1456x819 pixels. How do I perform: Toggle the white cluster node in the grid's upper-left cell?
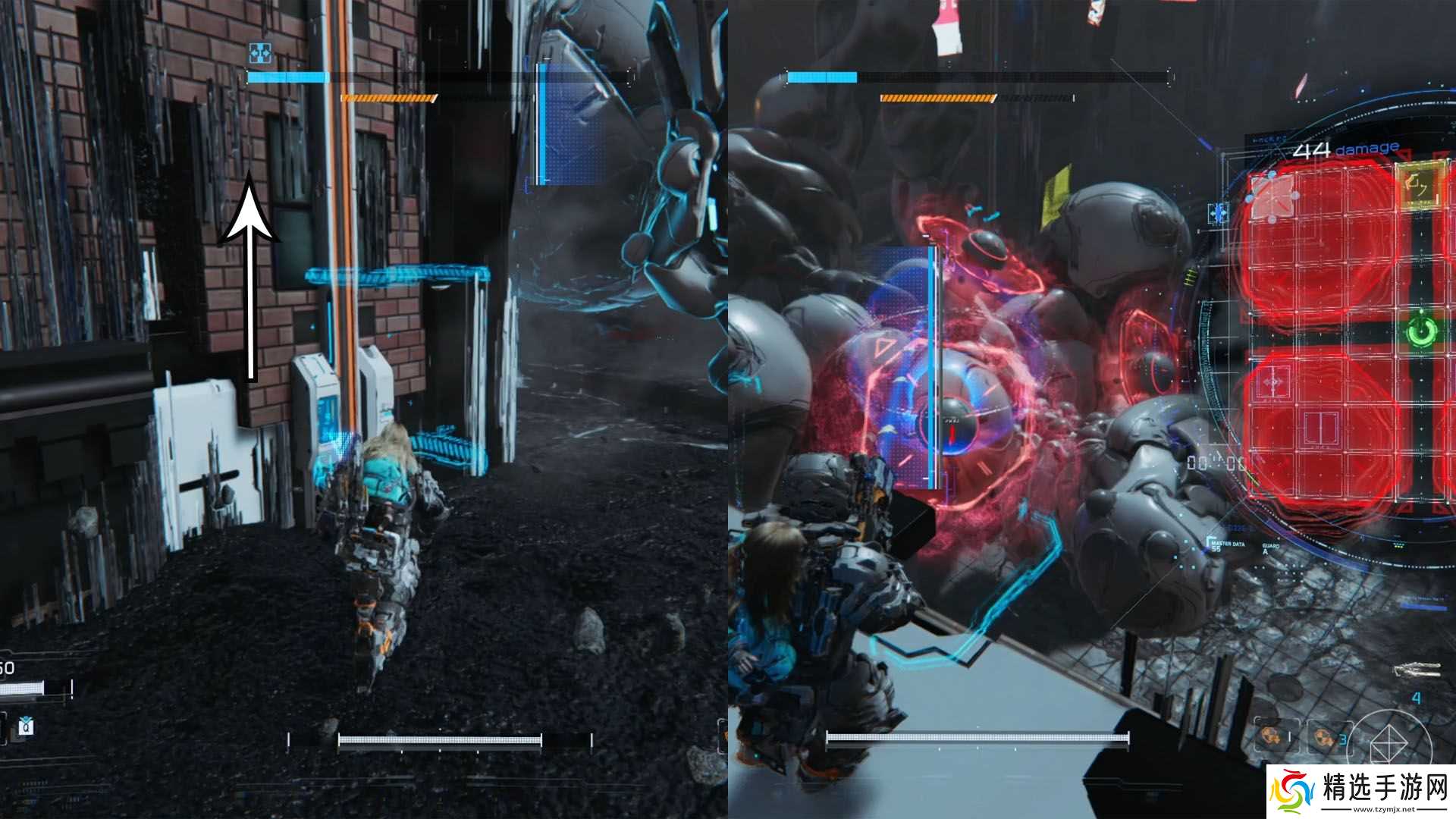pos(1272,198)
